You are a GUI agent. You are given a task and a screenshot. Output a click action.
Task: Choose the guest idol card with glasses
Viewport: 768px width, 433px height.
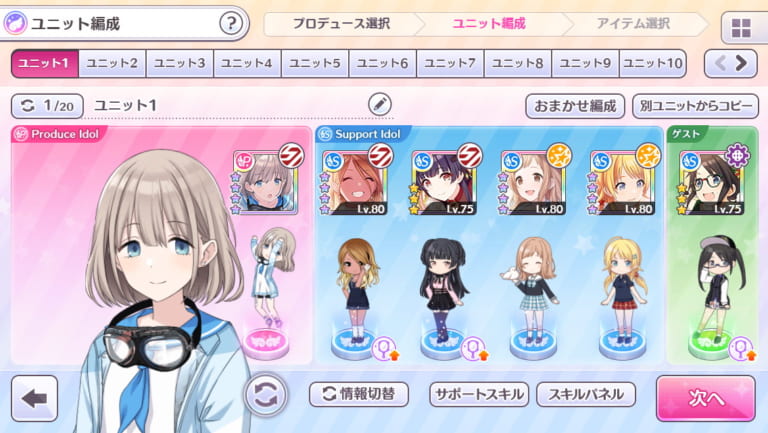(712, 182)
